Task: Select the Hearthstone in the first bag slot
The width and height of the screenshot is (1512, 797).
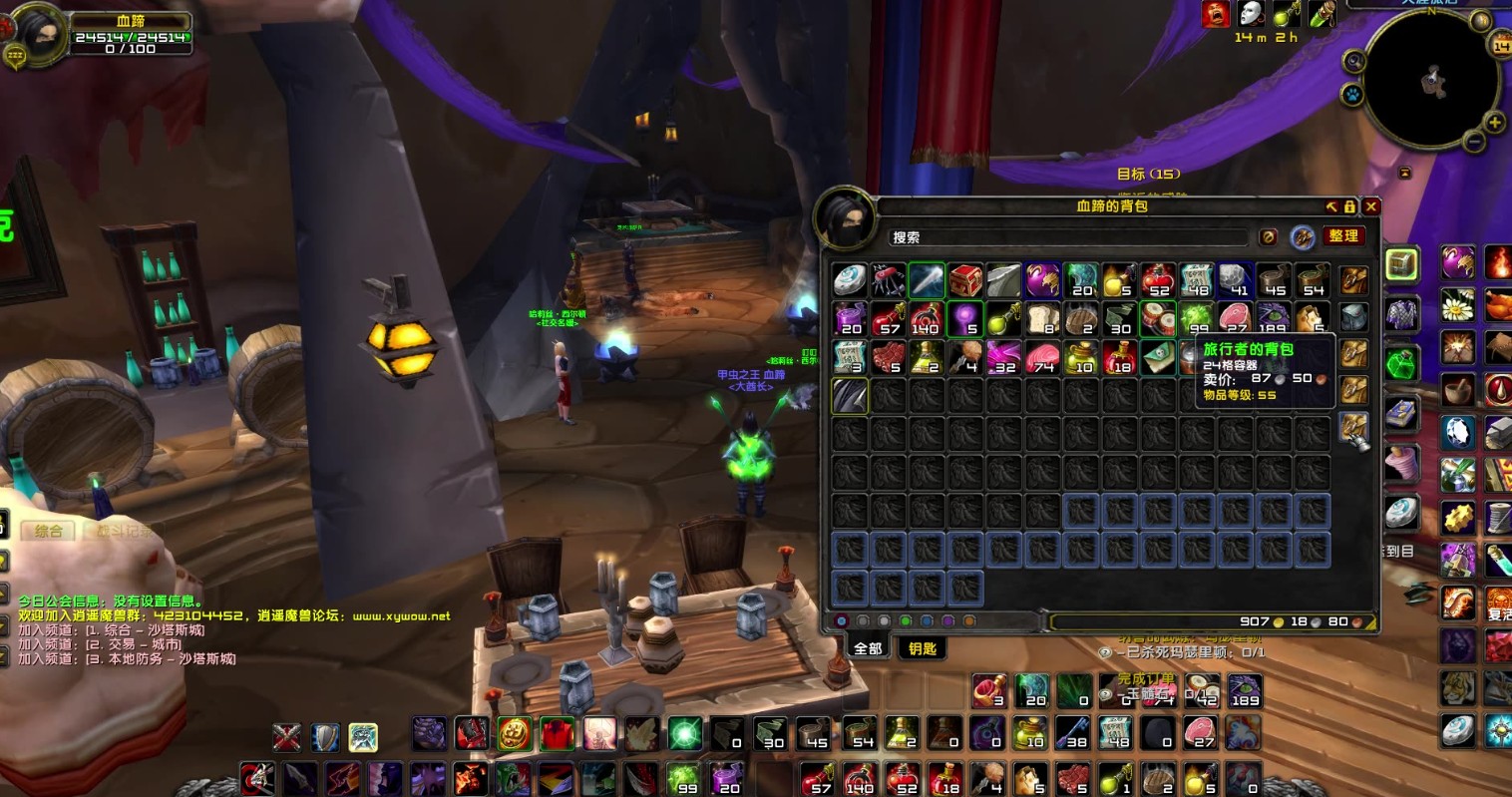Action: 850,280
